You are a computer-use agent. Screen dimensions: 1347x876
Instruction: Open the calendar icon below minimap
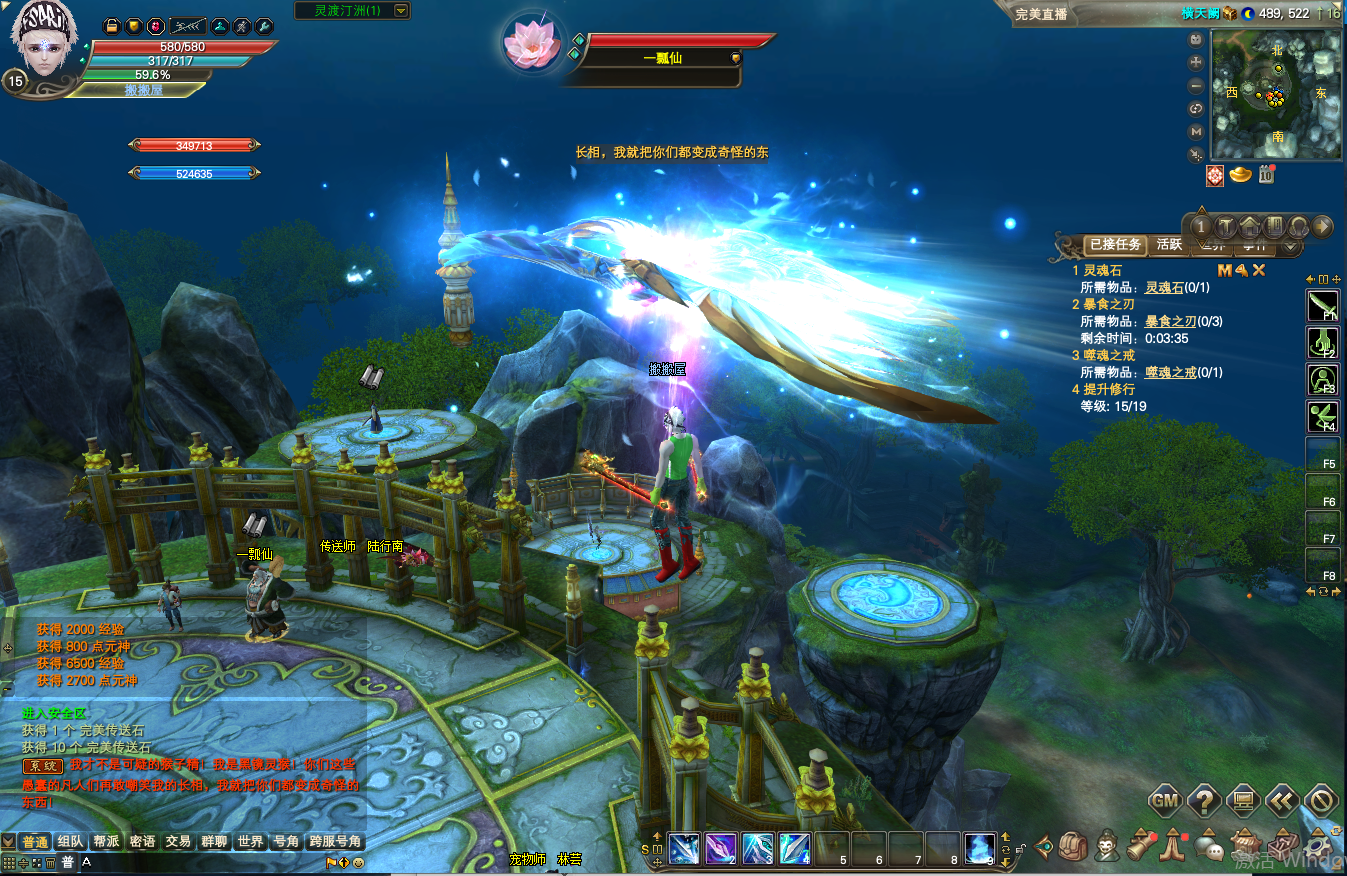(1266, 176)
